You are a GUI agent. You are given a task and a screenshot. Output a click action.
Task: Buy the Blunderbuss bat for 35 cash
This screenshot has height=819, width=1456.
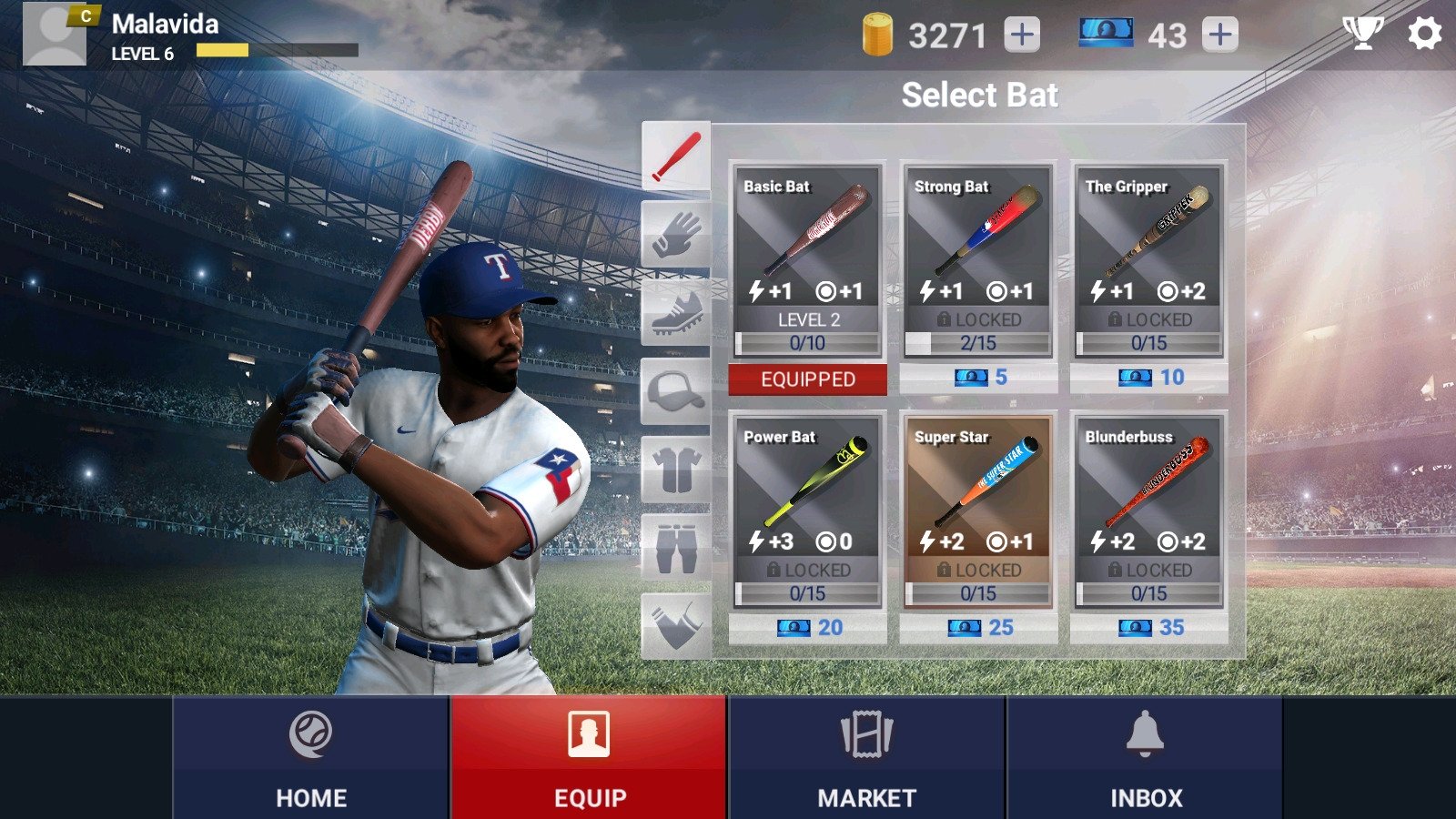pos(1152,627)
